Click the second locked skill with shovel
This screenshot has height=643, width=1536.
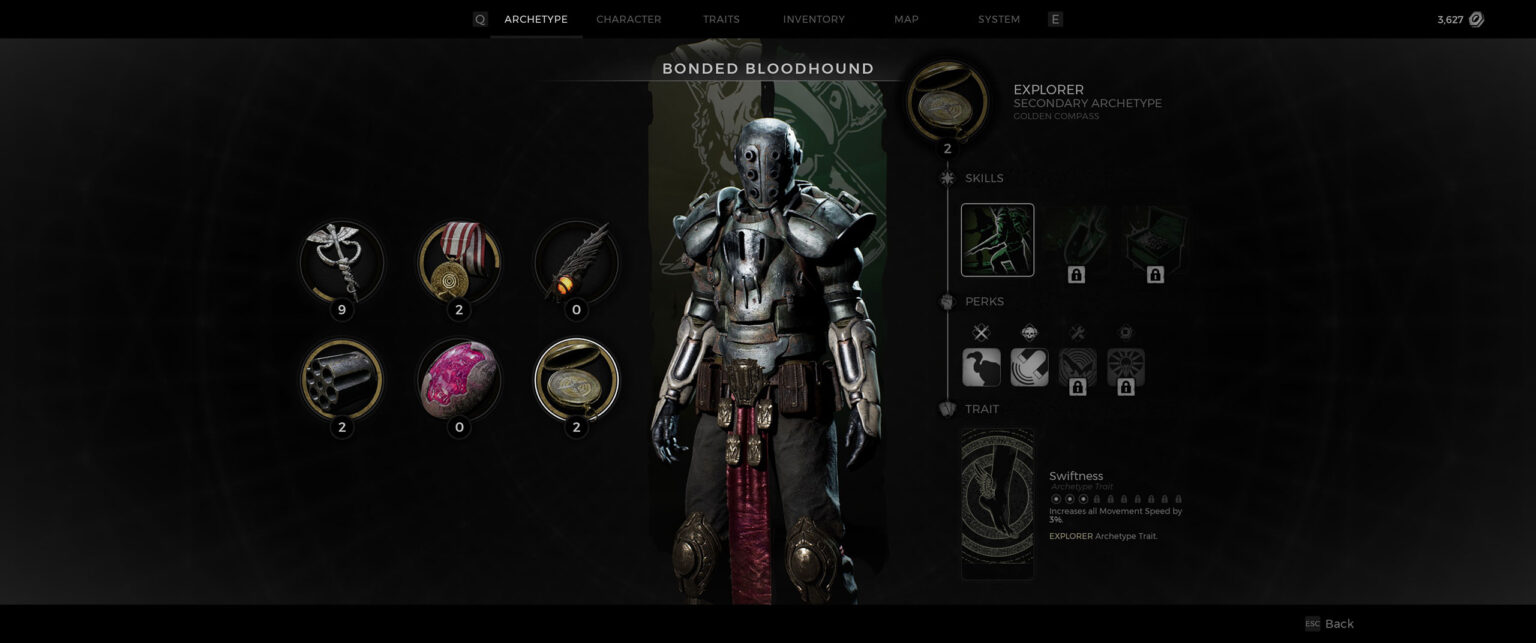(1076, 242)
